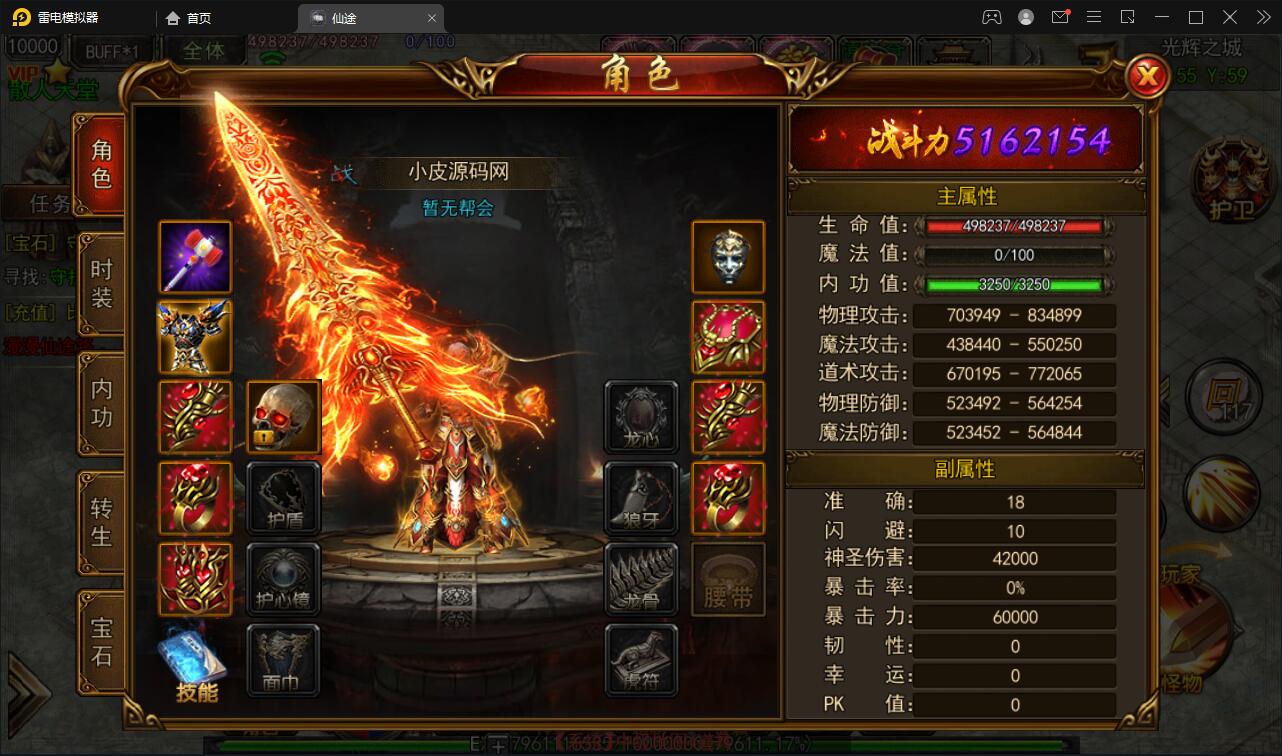
Task: Click the red skull helmet slot
Action: 283,418
